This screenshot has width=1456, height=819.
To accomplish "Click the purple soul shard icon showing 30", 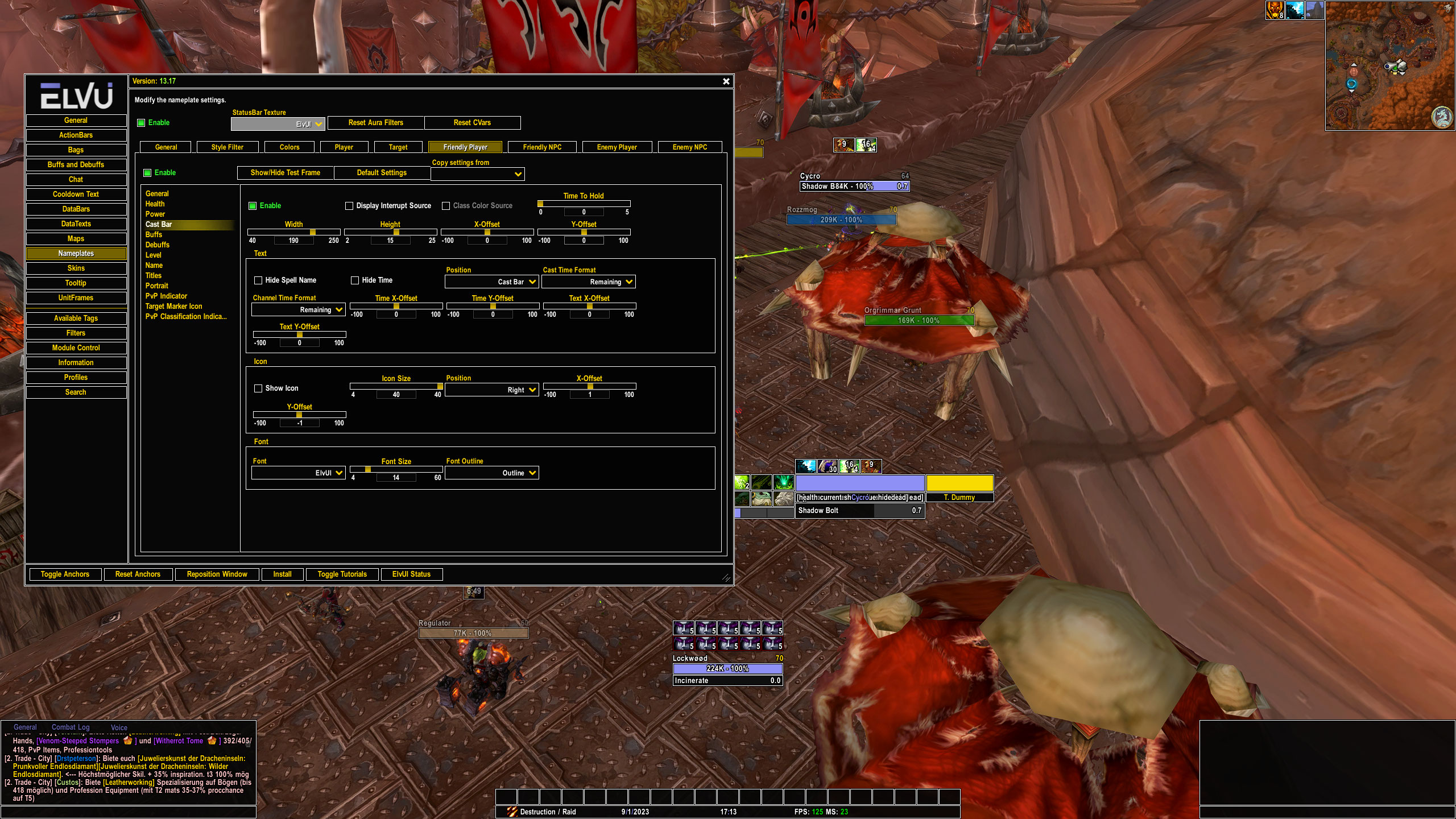I will coord(827,467).
